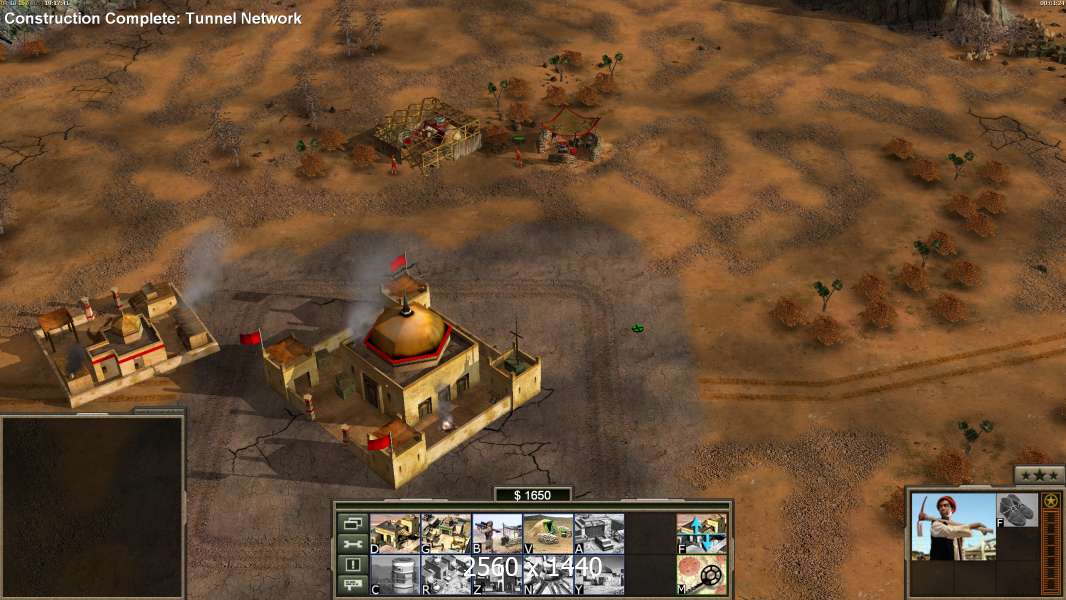This screenshot has width=1066, height=600.
Task: Activate the blue arrows command marked F
Action: click(701, 533)
